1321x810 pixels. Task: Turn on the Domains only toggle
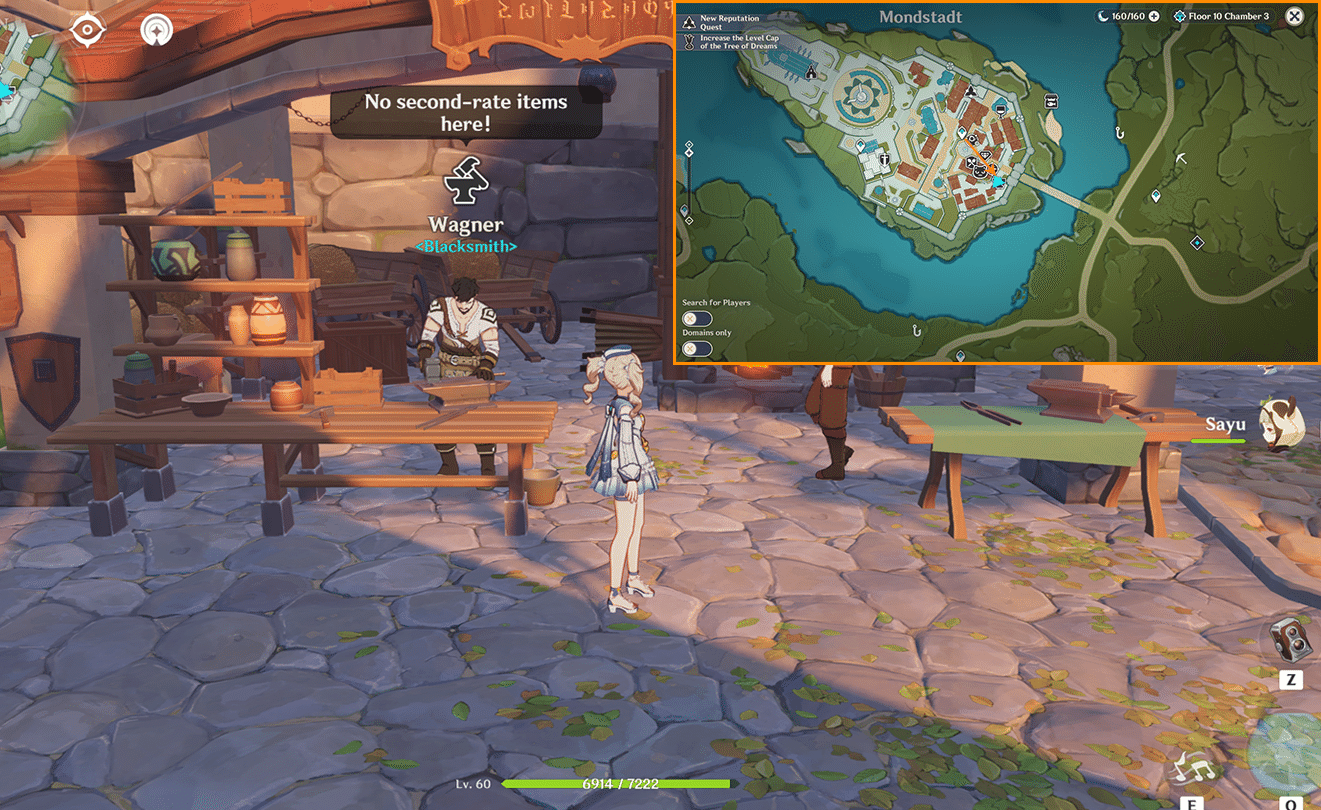tap(697, 348)
